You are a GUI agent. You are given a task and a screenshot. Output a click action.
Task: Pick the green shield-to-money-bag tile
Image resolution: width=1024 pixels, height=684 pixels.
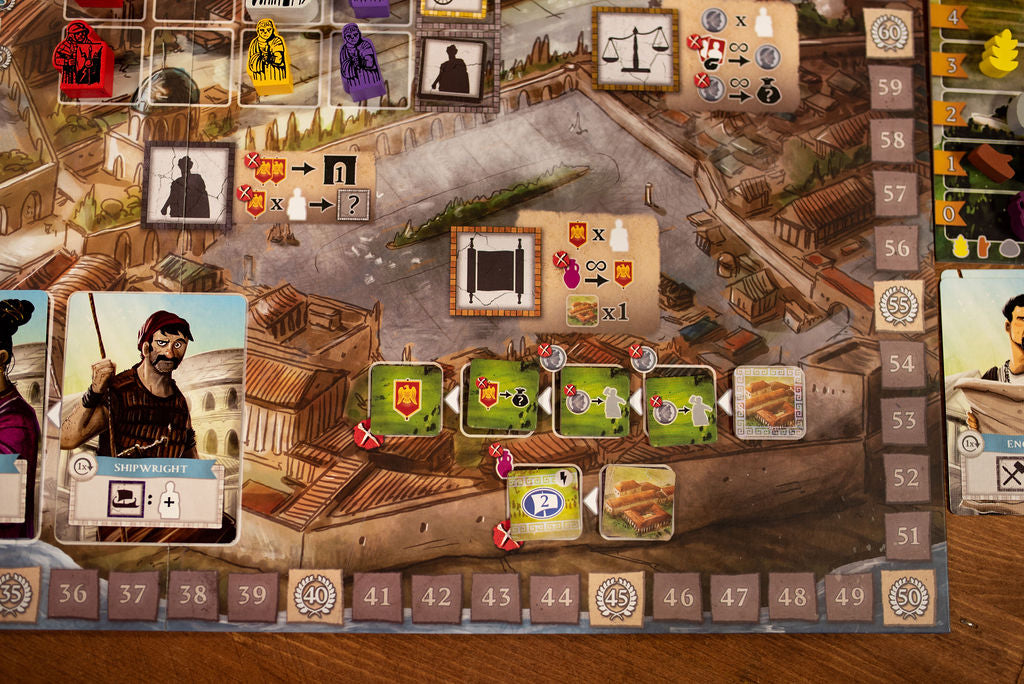pyautogui.click(x=502, y=400)
